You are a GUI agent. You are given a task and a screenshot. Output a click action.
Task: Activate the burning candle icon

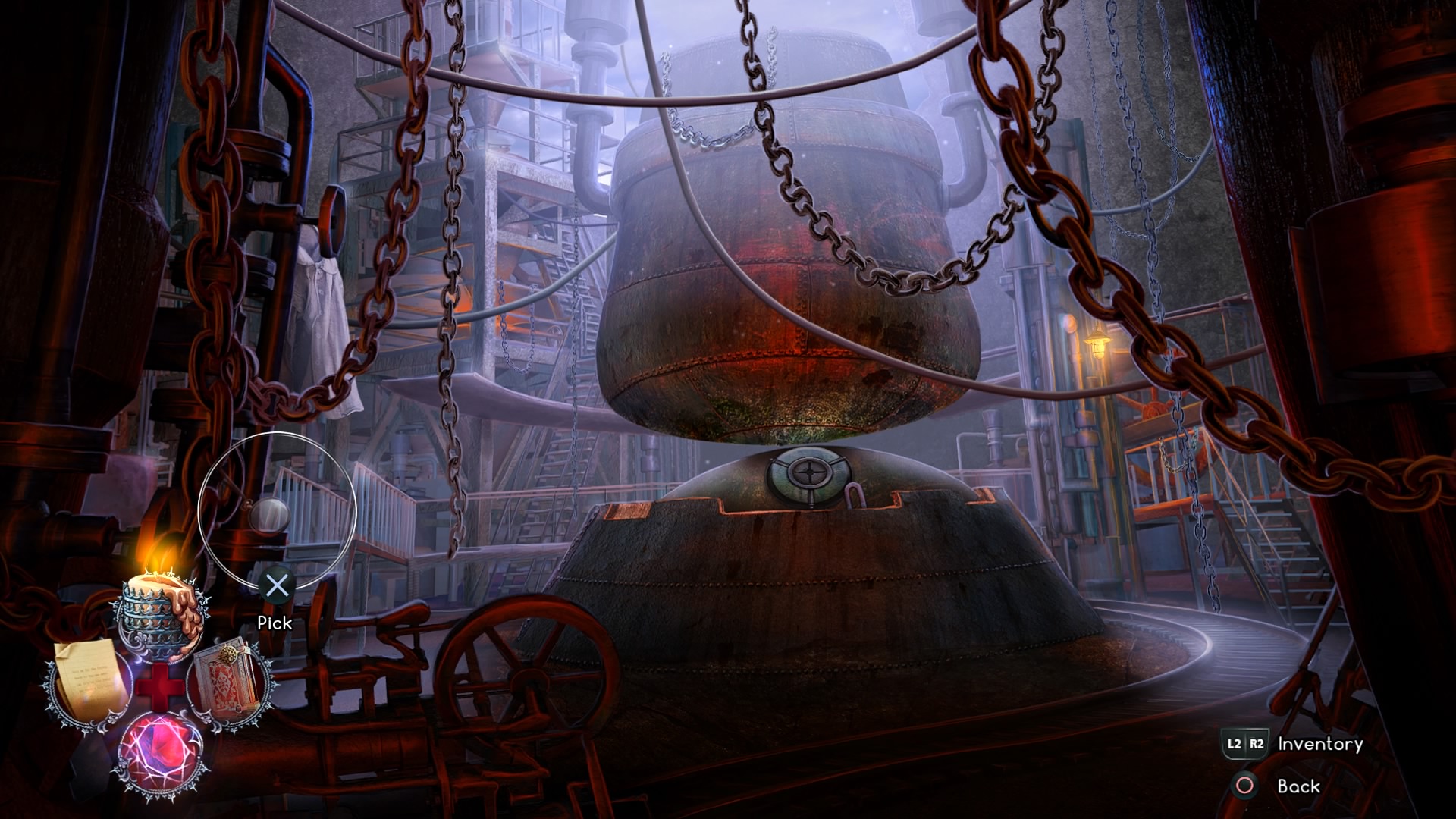point(161,609)
